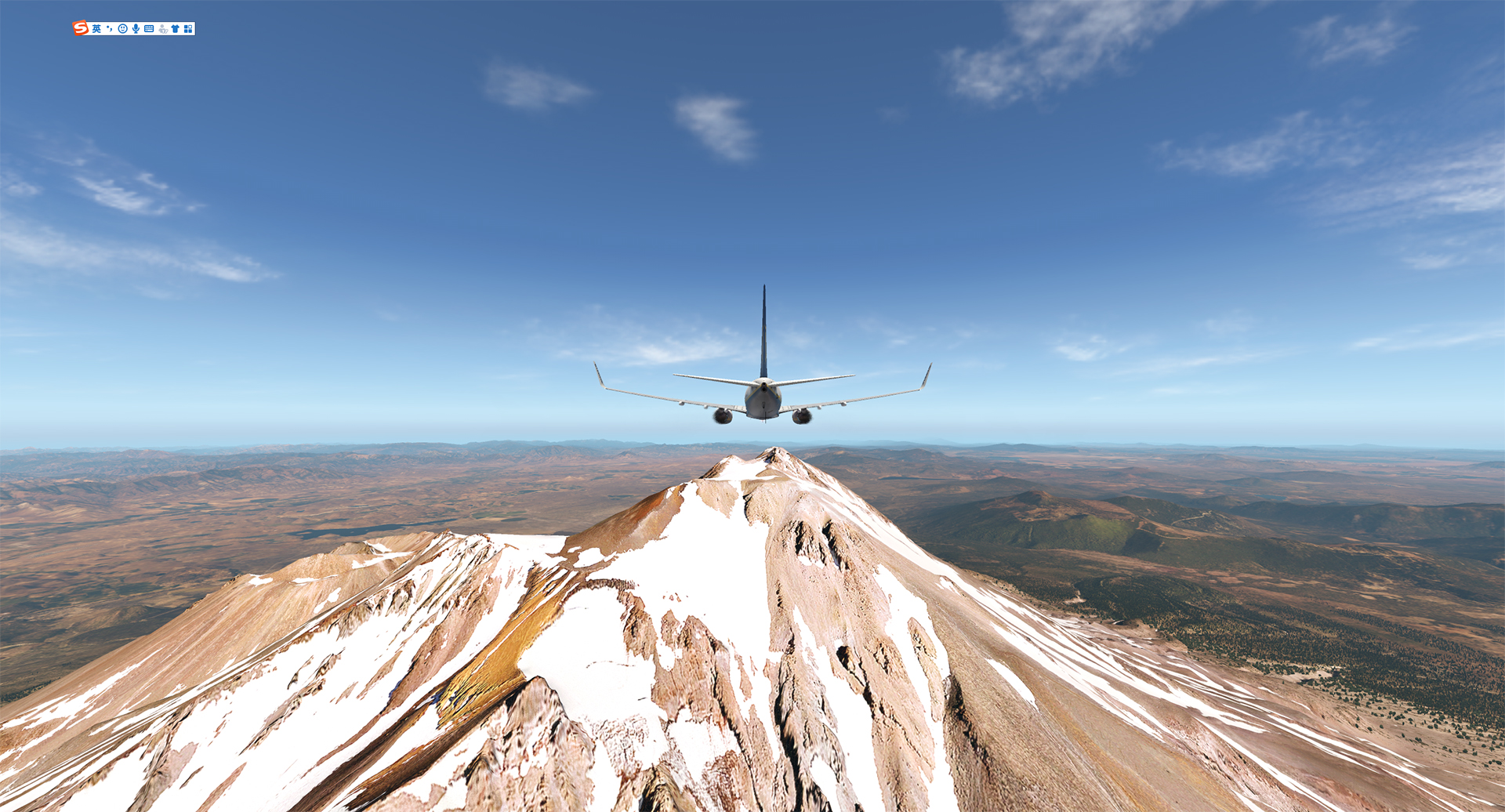Open the Sogou skin center shirt icon

(x=176, y=28)
